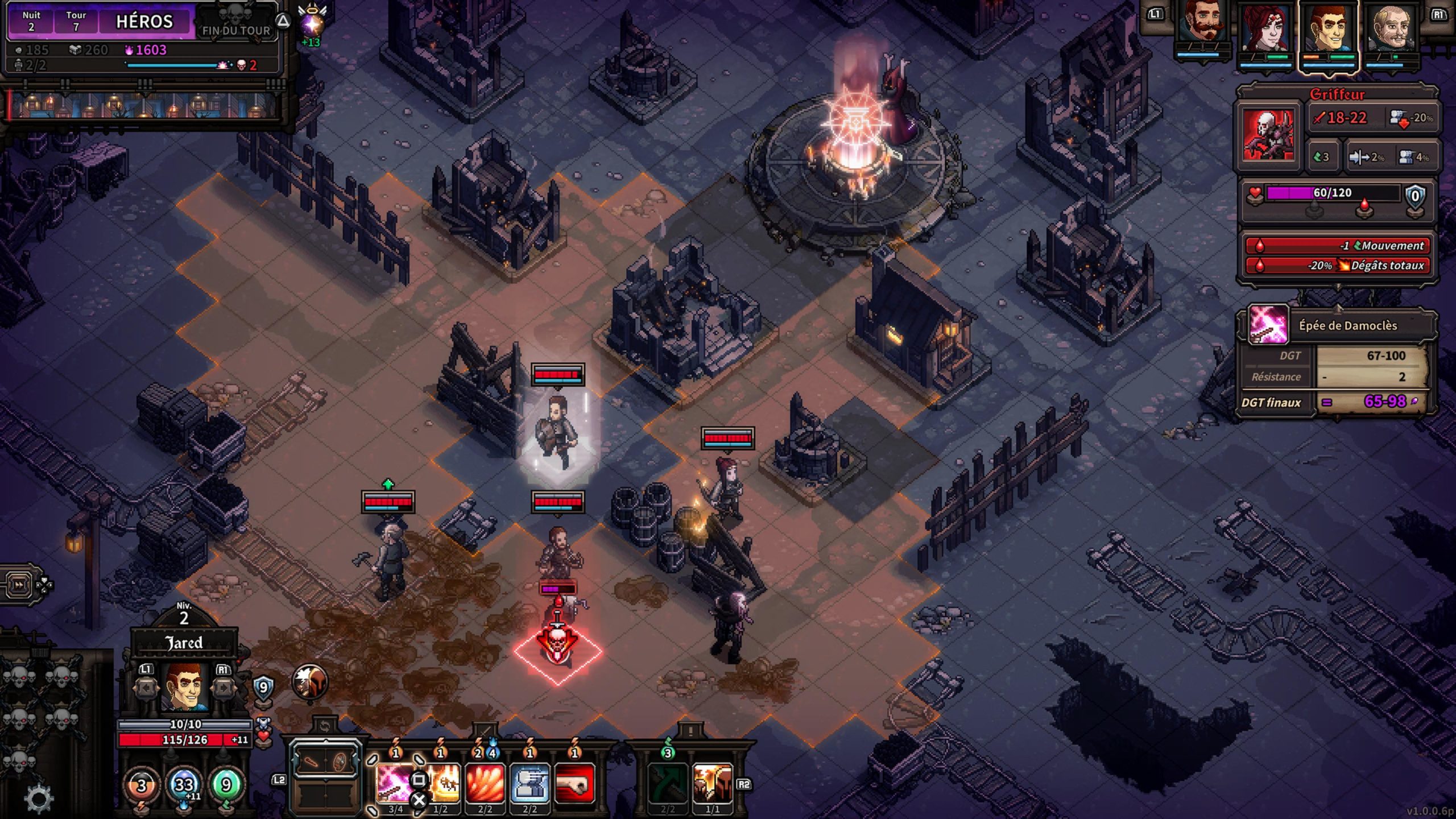The width and height of the screenshot is (1456, 819).
Task: Select Jared's highlighted portrait in hero row
Action: pos(1329,28)
